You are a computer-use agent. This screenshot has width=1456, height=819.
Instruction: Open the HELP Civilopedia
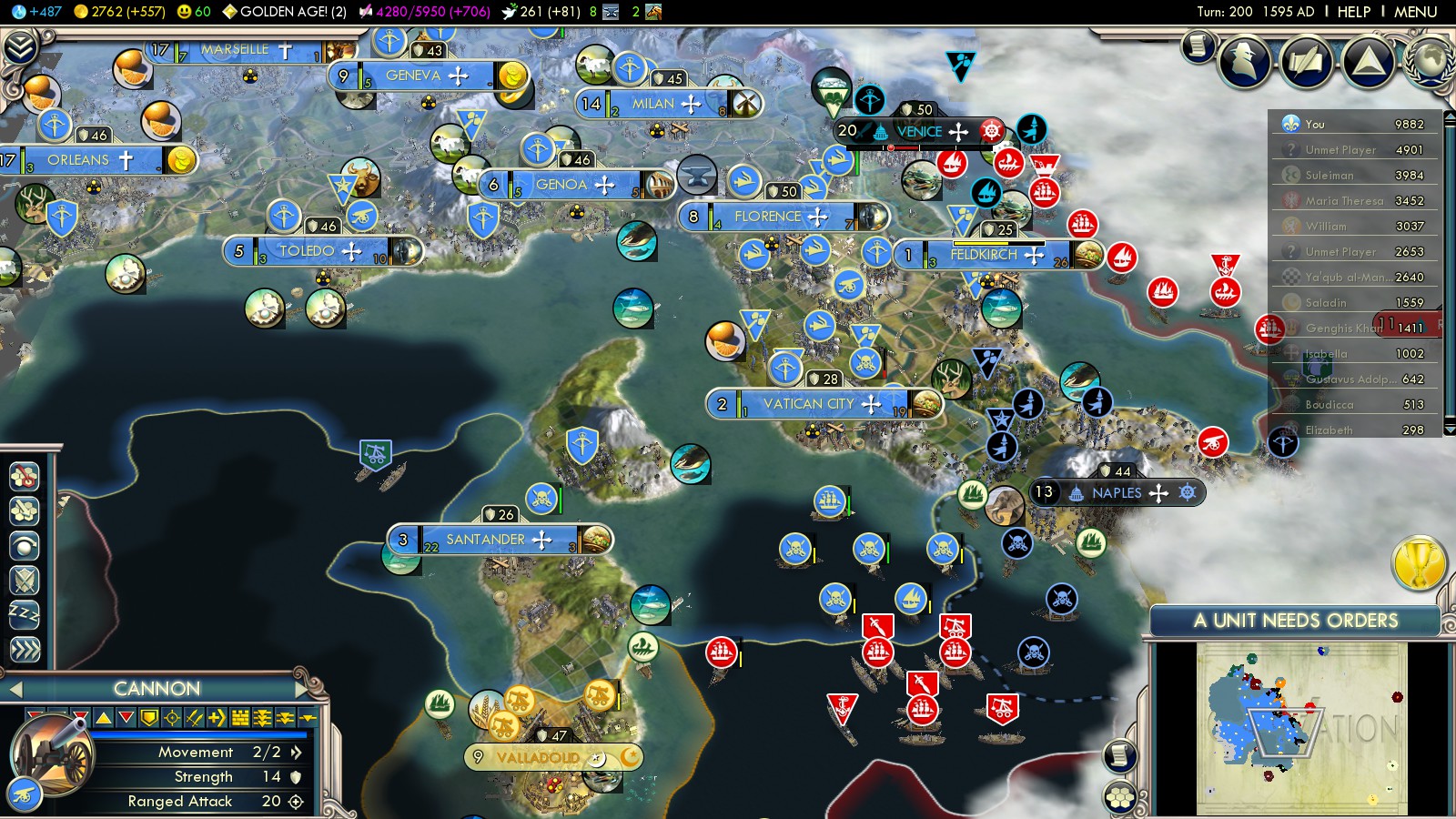click(1353, 12)
